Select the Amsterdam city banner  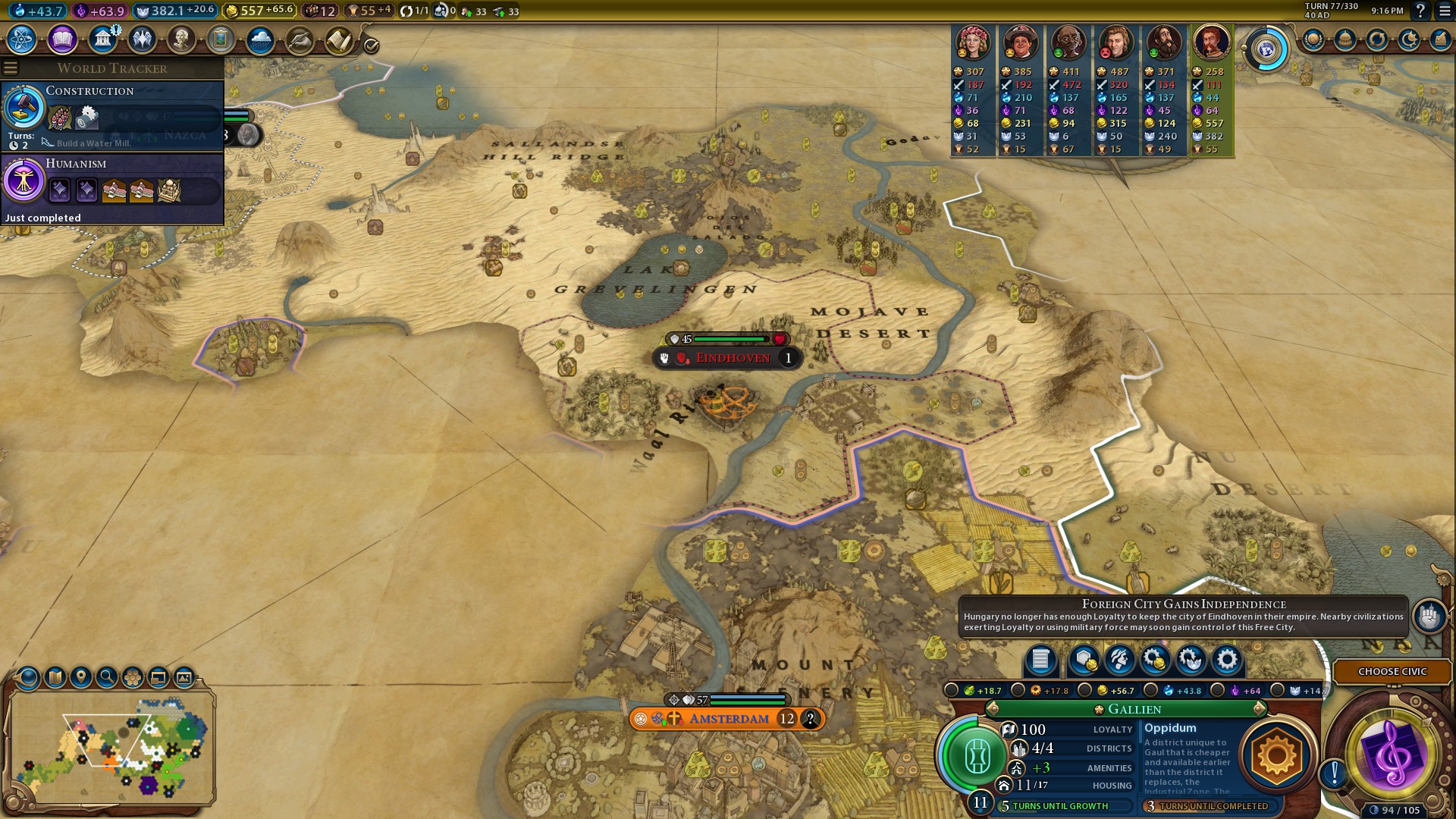[728, 718]
